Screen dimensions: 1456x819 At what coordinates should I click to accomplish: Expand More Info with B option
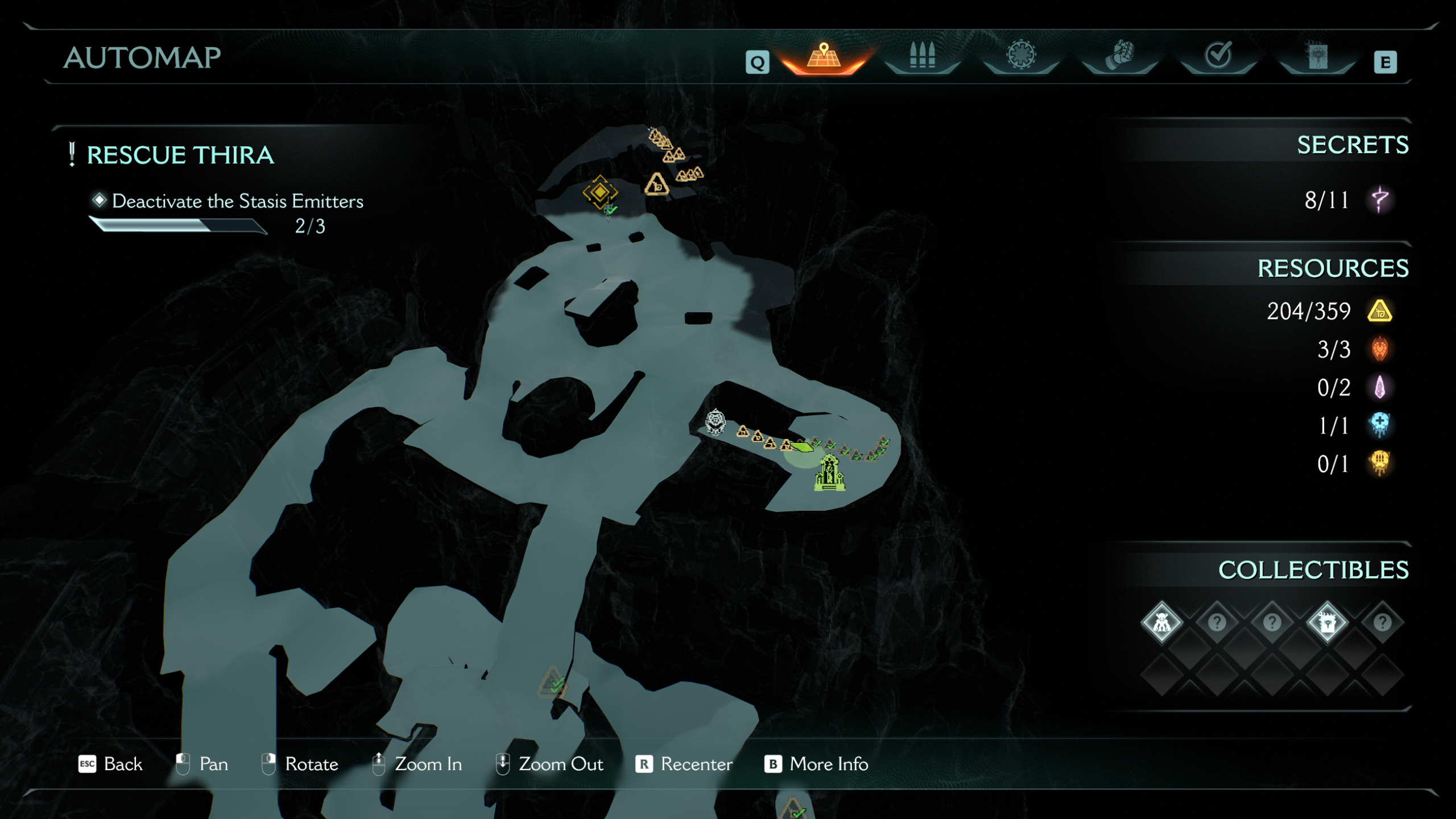(x=819, y=764)
